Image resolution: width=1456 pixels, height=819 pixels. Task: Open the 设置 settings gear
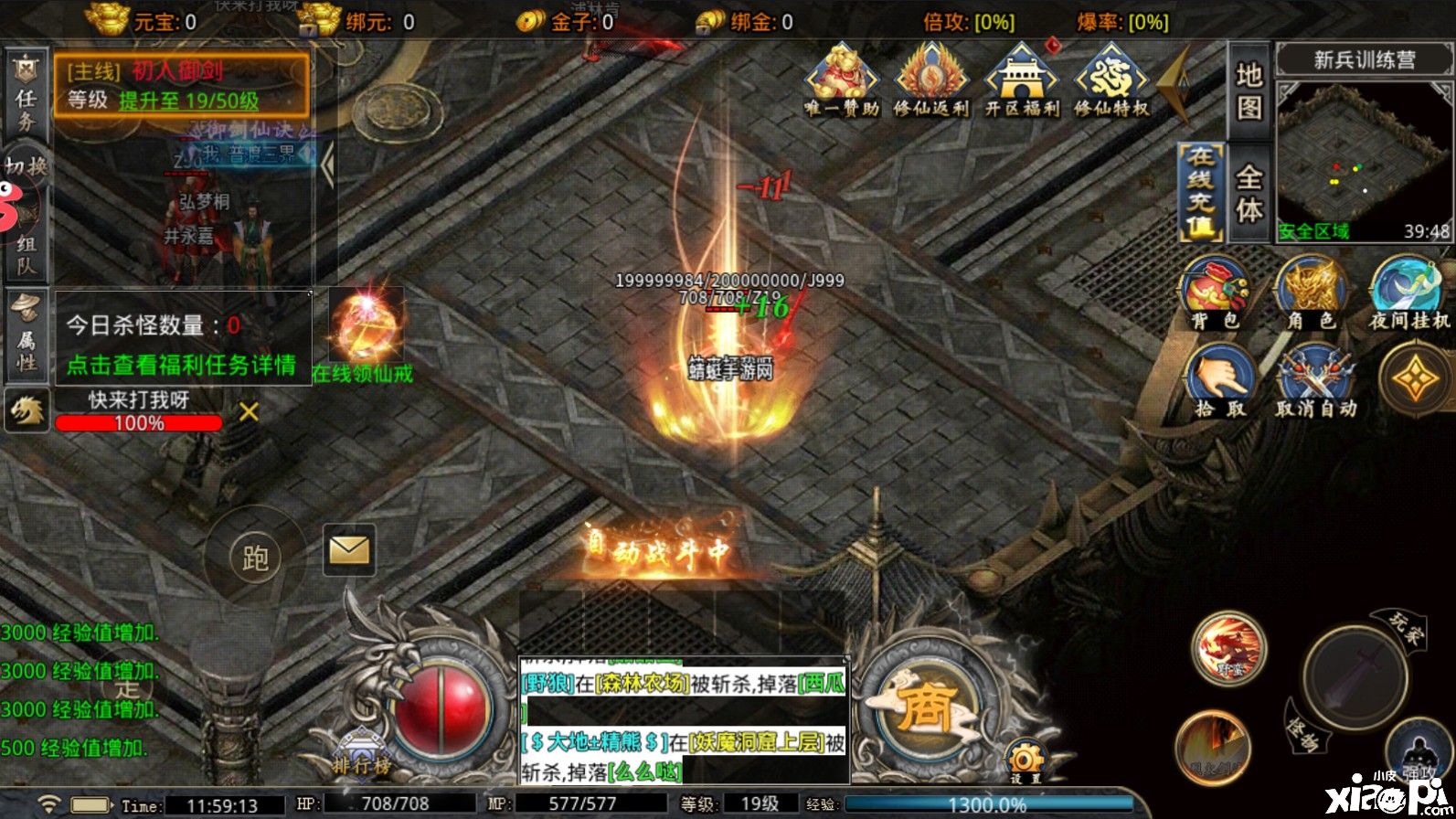tap(1026, 761)
